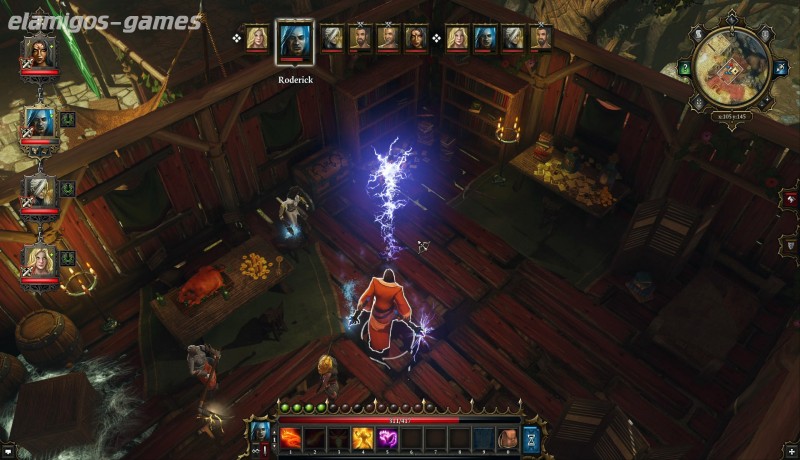The image size is (800, 460).
Task: Open the backpack in hotbar slot 0
Action: point(508,437)
